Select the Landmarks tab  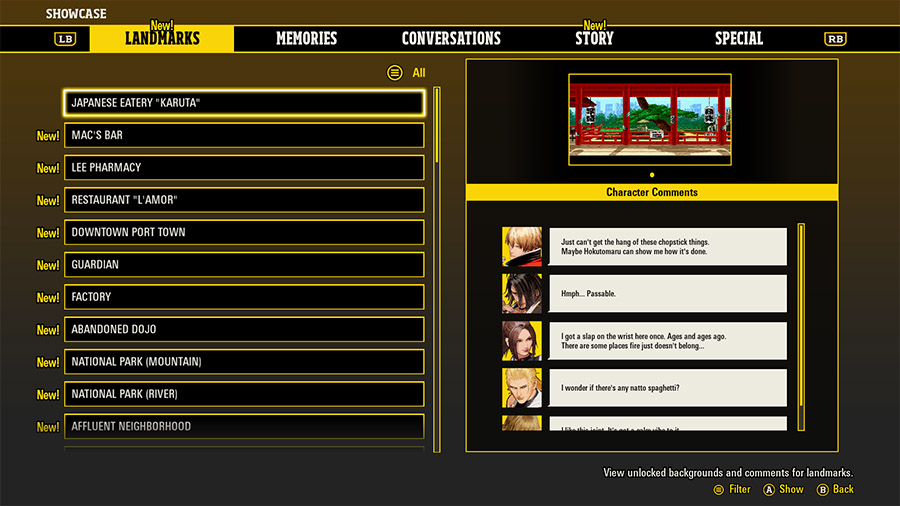click(162, 39)
